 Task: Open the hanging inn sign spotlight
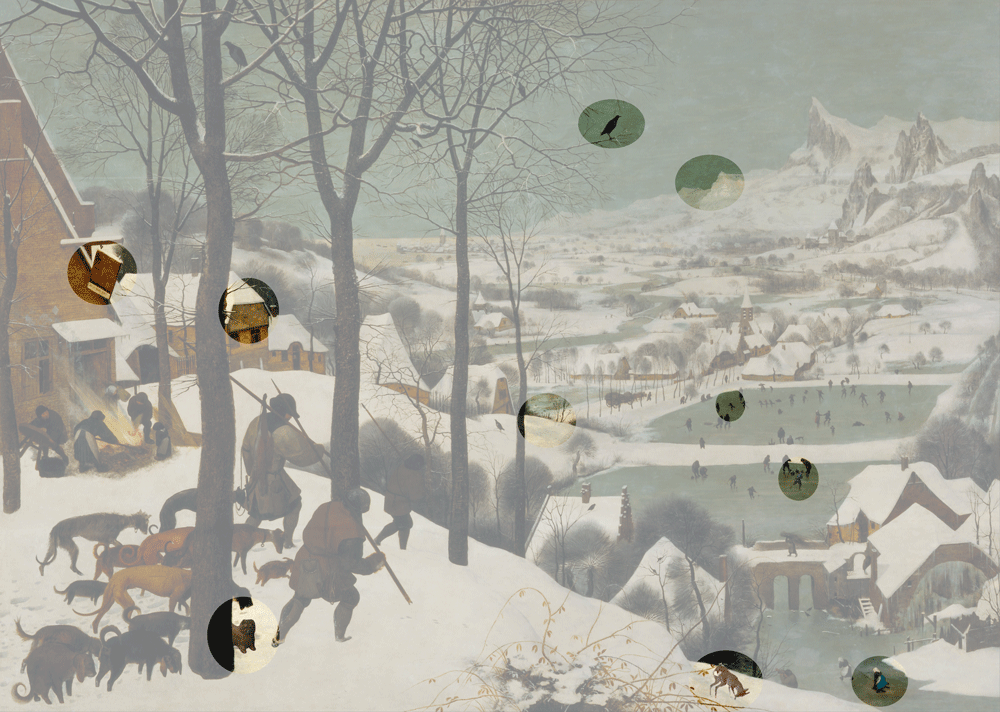pos(101,273)
